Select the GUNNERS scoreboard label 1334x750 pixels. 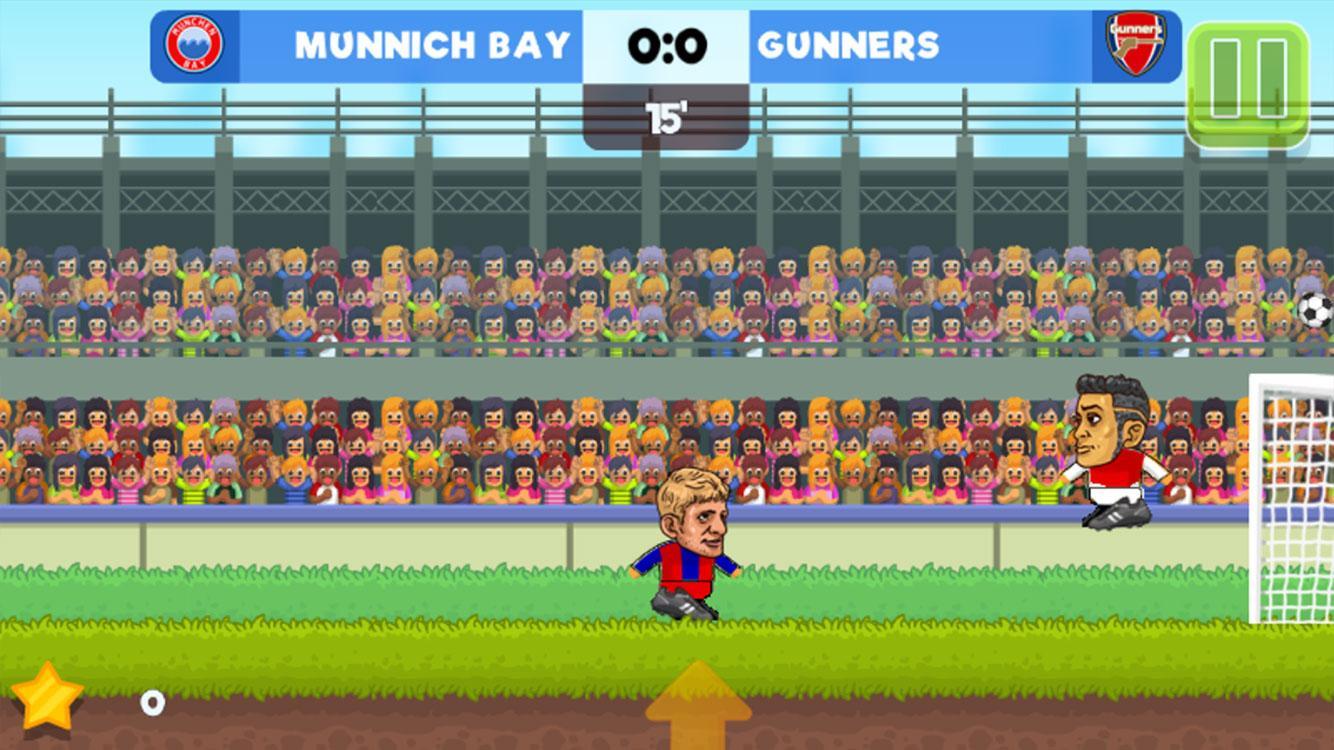tap(848, 43)
